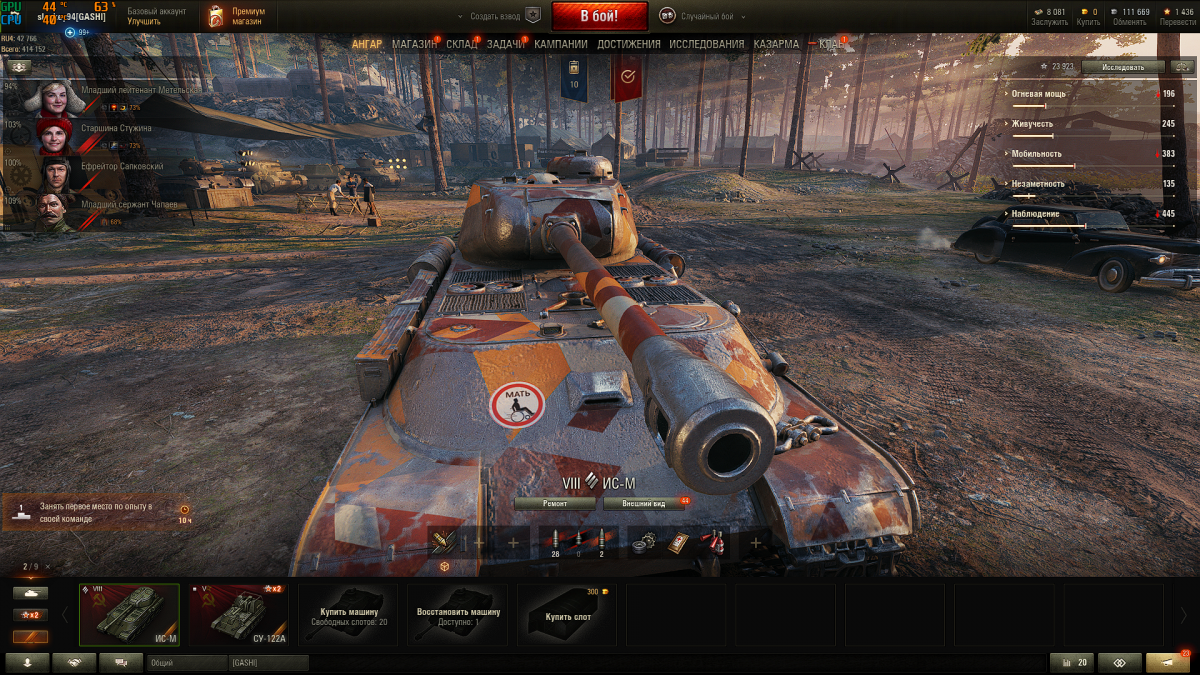1200x675 pixels.
Task: Open the Исследования tab
Action: [x=706, y=45]
